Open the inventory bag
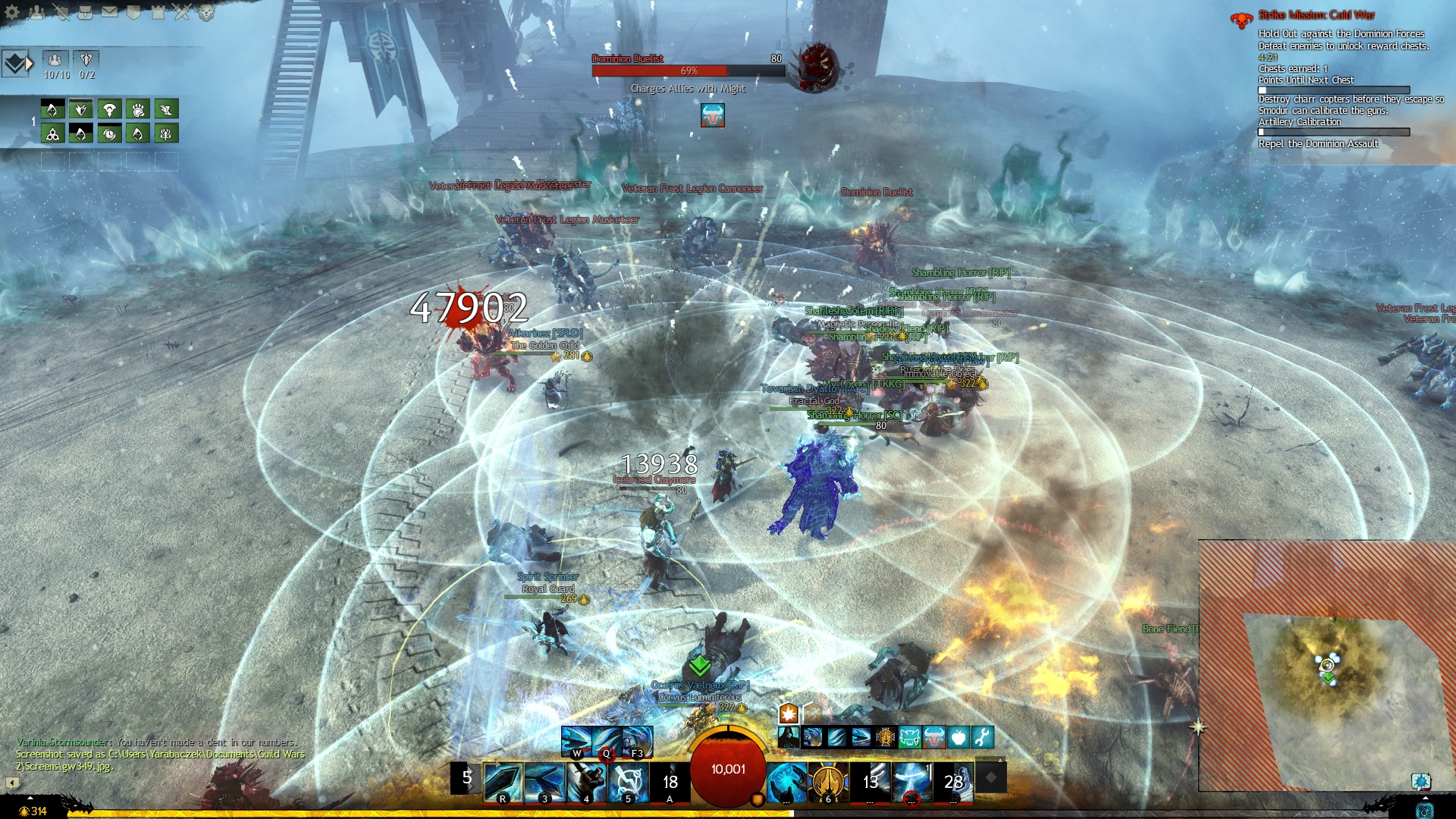Image resolution: width=1456 pixels, height=819 pixels. click(85, 12)
